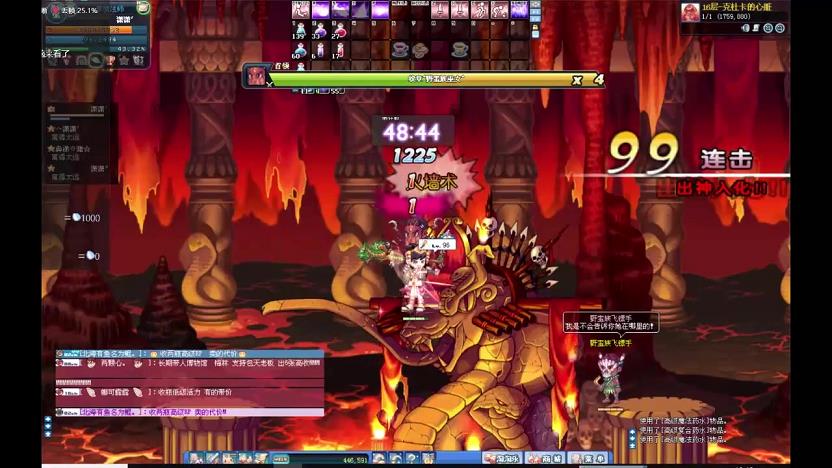Click the star icon under the player bars

[124, 60]
